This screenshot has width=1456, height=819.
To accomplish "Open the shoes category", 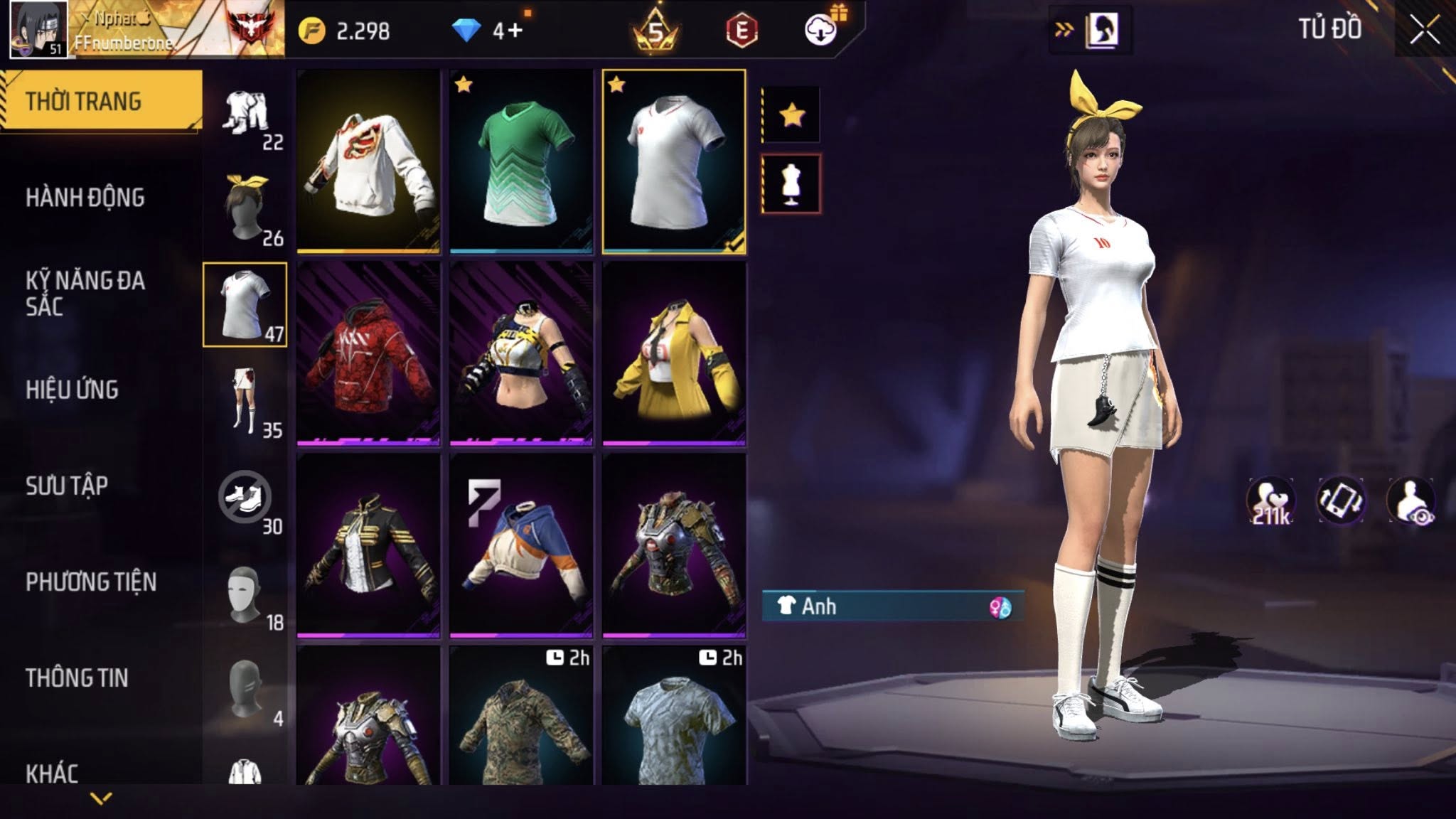I will tap(246, 497).
